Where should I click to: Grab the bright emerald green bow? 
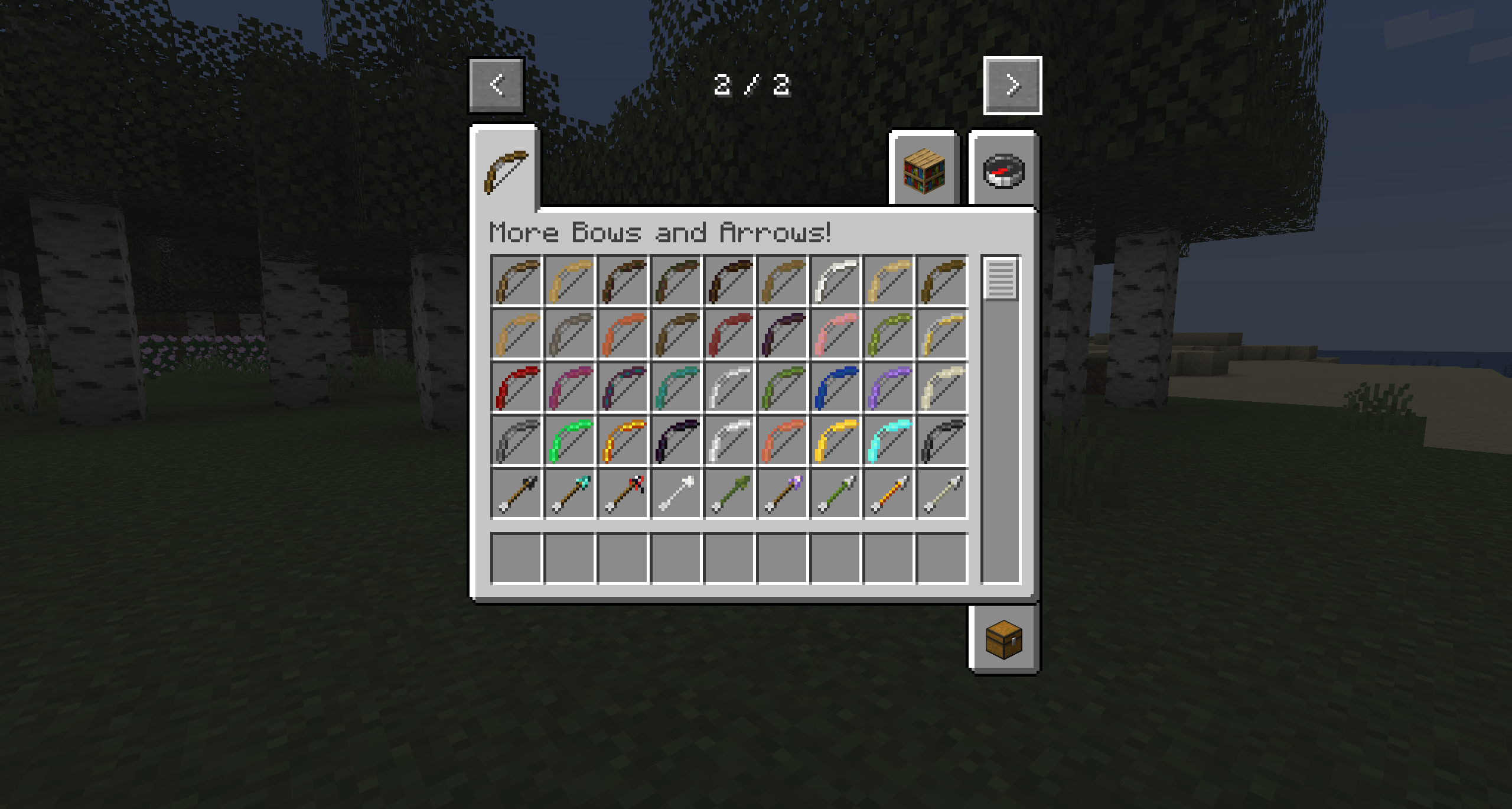pyautogui.click(x=569, y=440)
